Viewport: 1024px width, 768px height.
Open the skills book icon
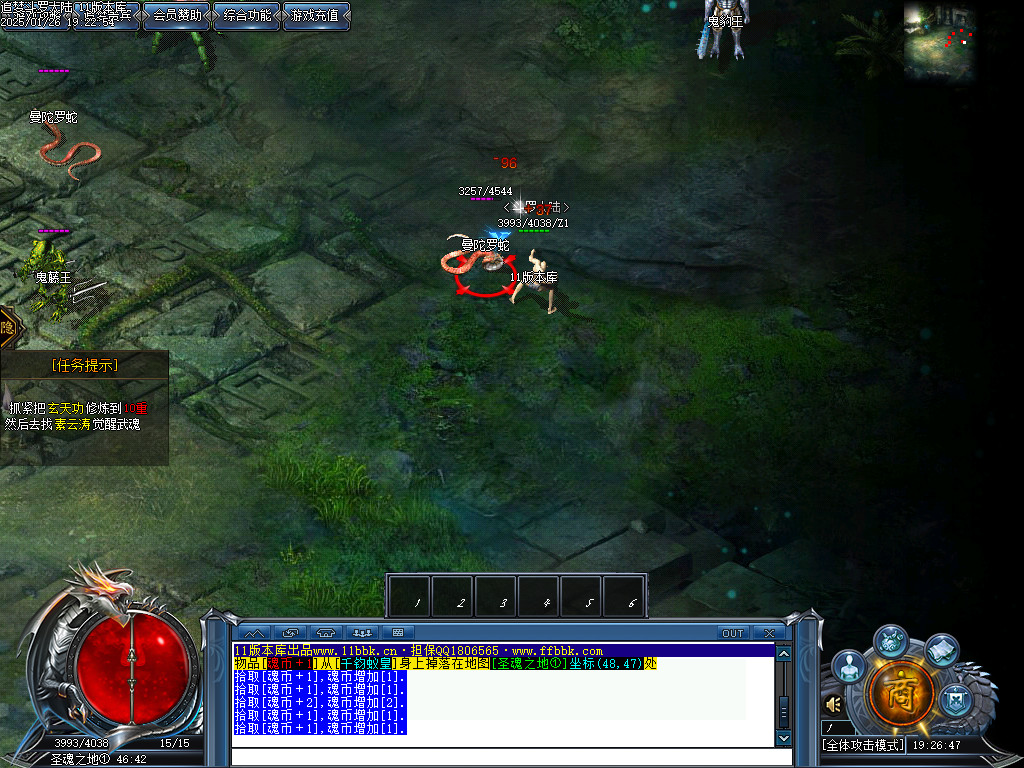(942, 650)
